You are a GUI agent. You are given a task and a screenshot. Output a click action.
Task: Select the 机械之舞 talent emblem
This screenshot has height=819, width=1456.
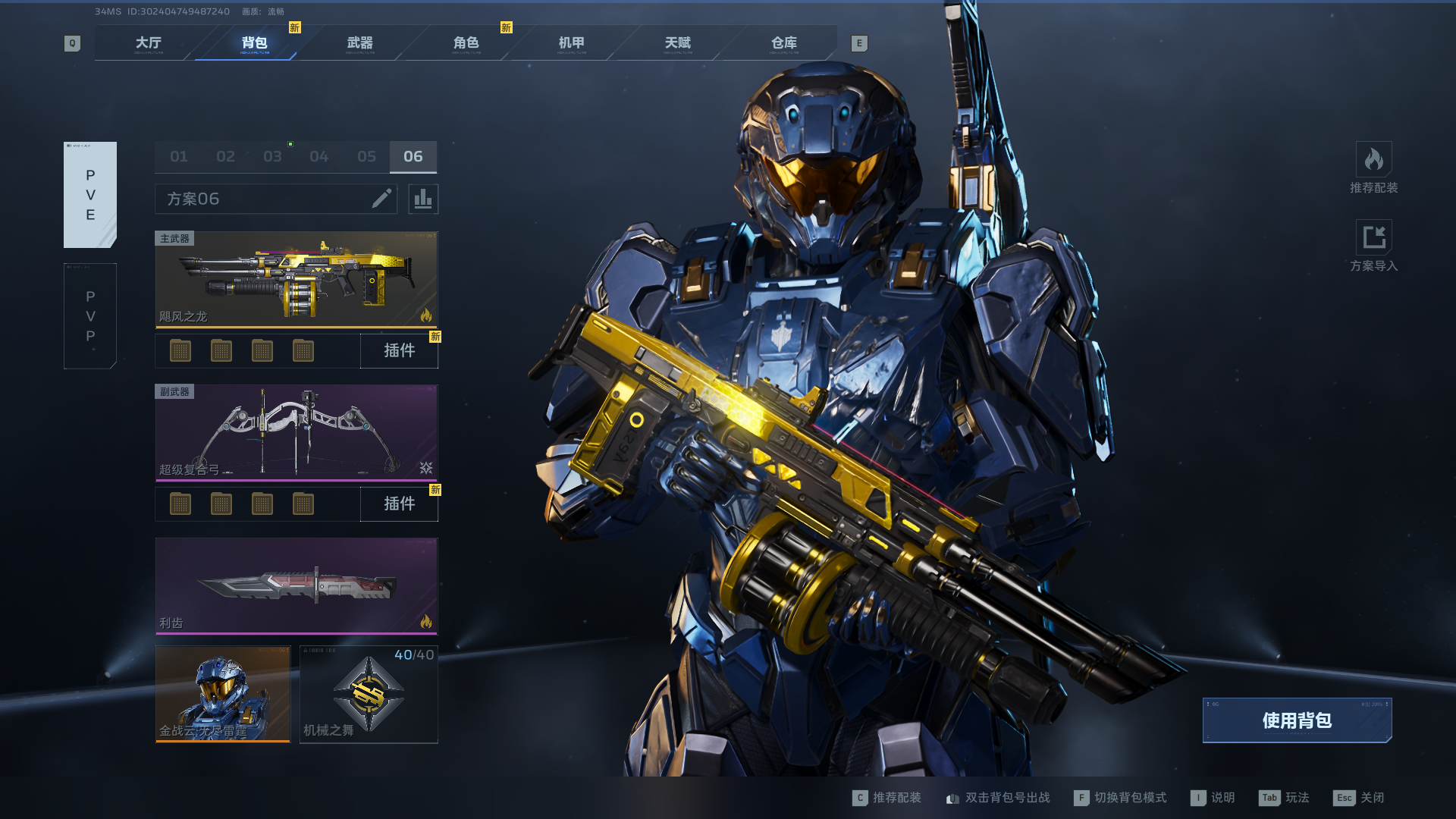[369, 694]
